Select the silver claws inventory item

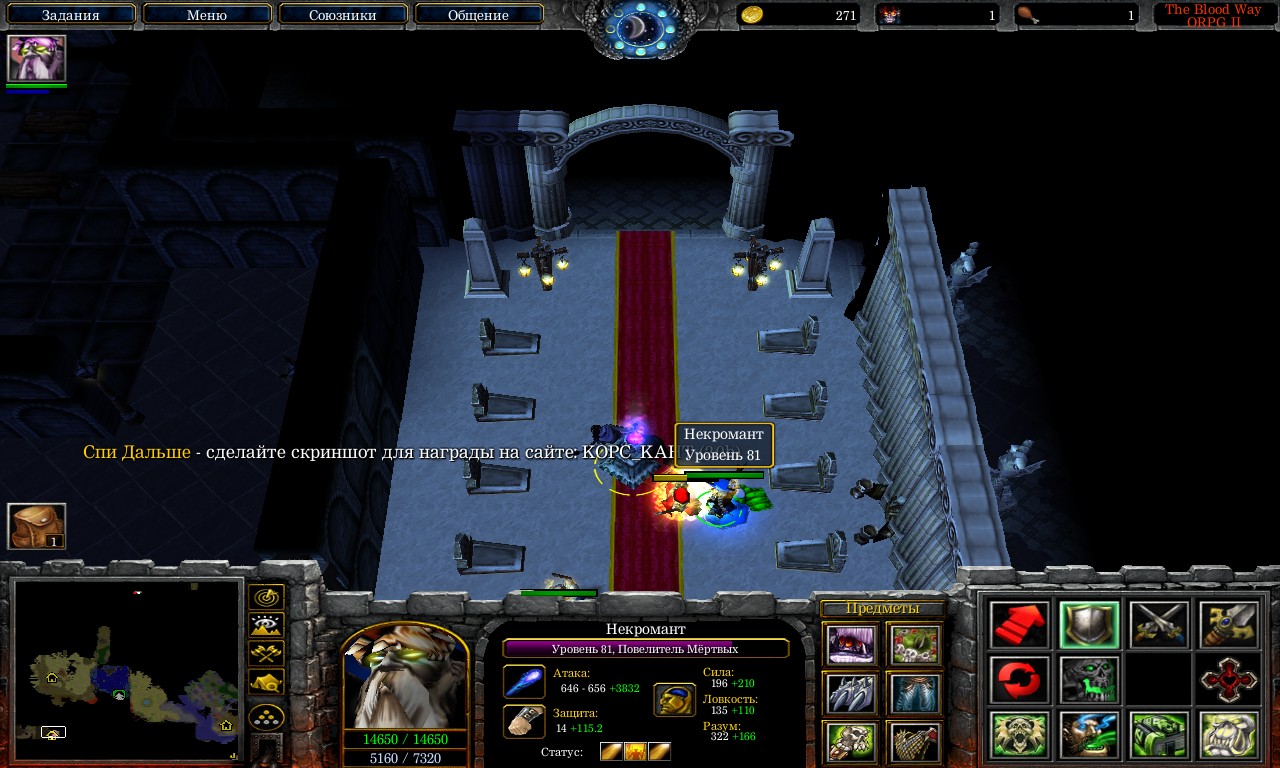(x=851, y=693)
